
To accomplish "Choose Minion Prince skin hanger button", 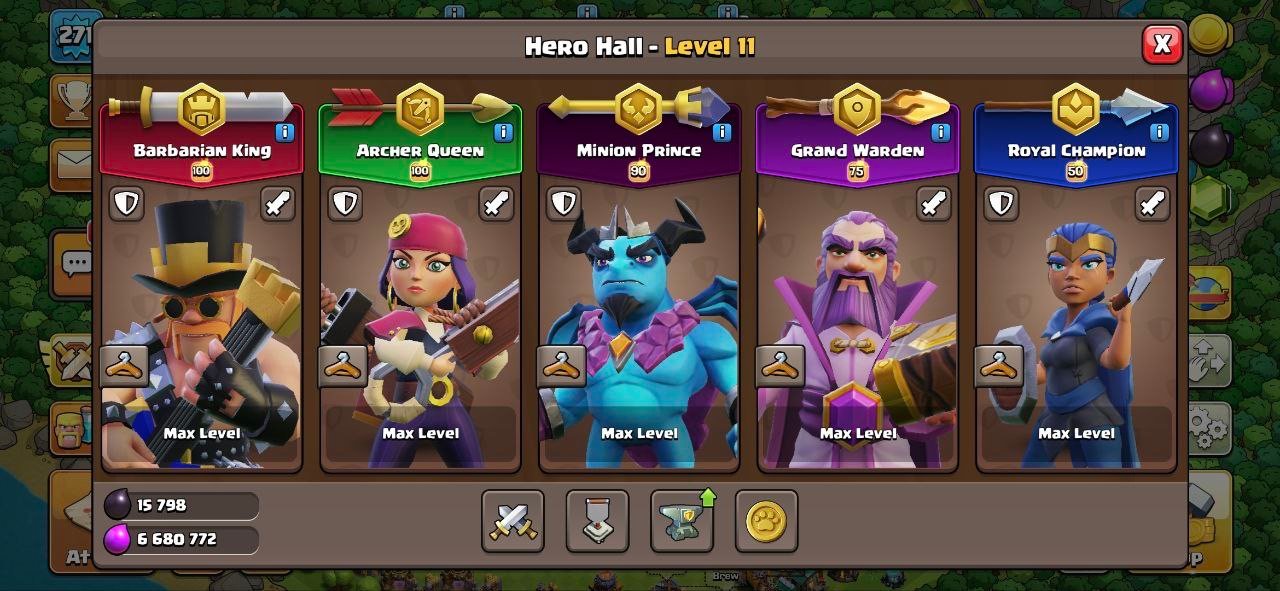I will click(x=561, y=366).
